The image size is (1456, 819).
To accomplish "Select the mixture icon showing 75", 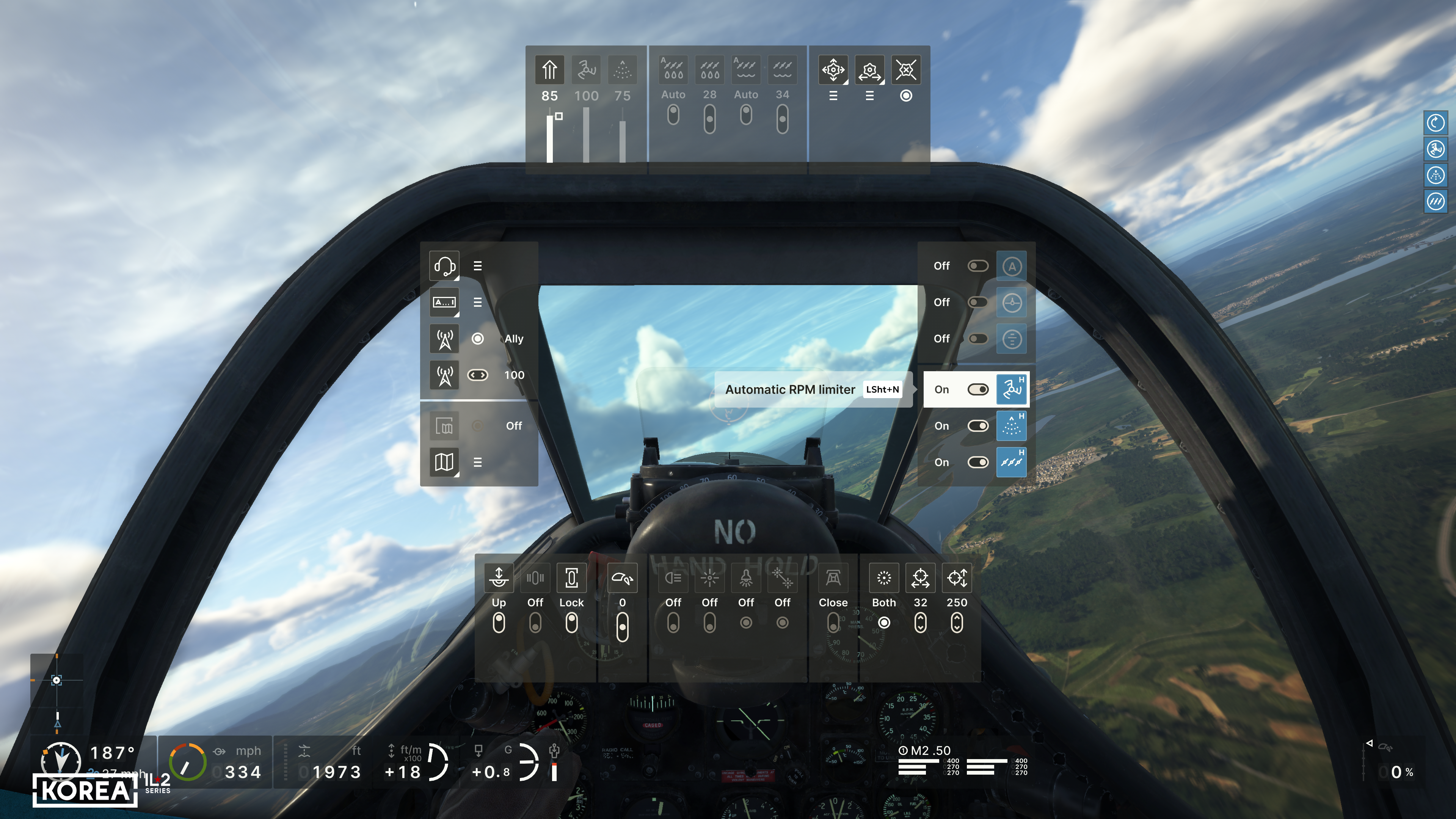I will click(622, 70).
